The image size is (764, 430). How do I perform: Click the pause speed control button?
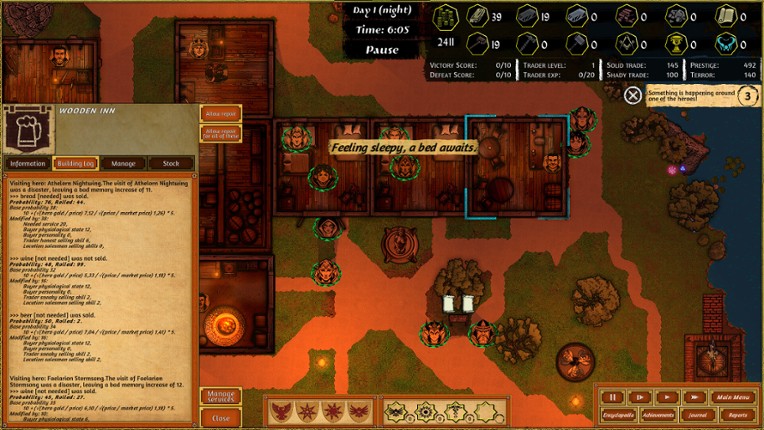coord(615,397)
